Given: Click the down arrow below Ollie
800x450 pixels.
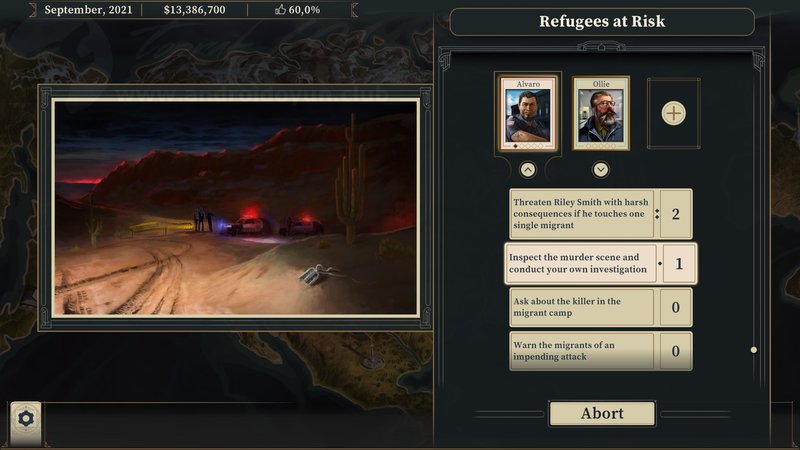Looking at the screenshot, I should pyautogui.click(x=601, y=169).
